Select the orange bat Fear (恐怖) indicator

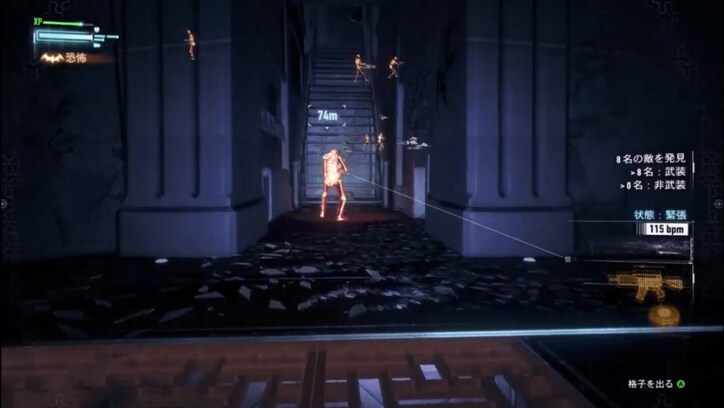pos(52,58)
